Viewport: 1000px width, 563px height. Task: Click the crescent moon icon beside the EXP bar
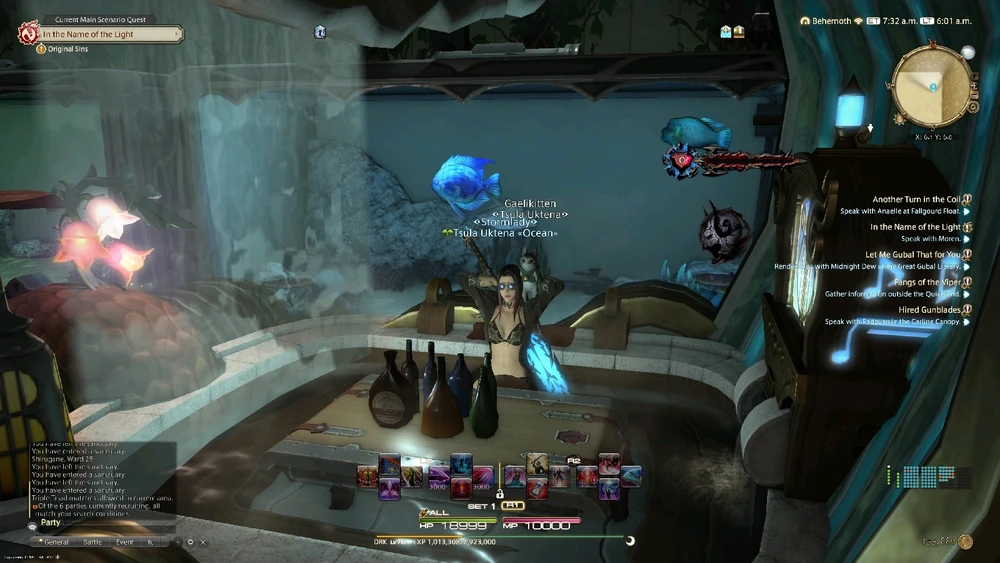[630, 541]
